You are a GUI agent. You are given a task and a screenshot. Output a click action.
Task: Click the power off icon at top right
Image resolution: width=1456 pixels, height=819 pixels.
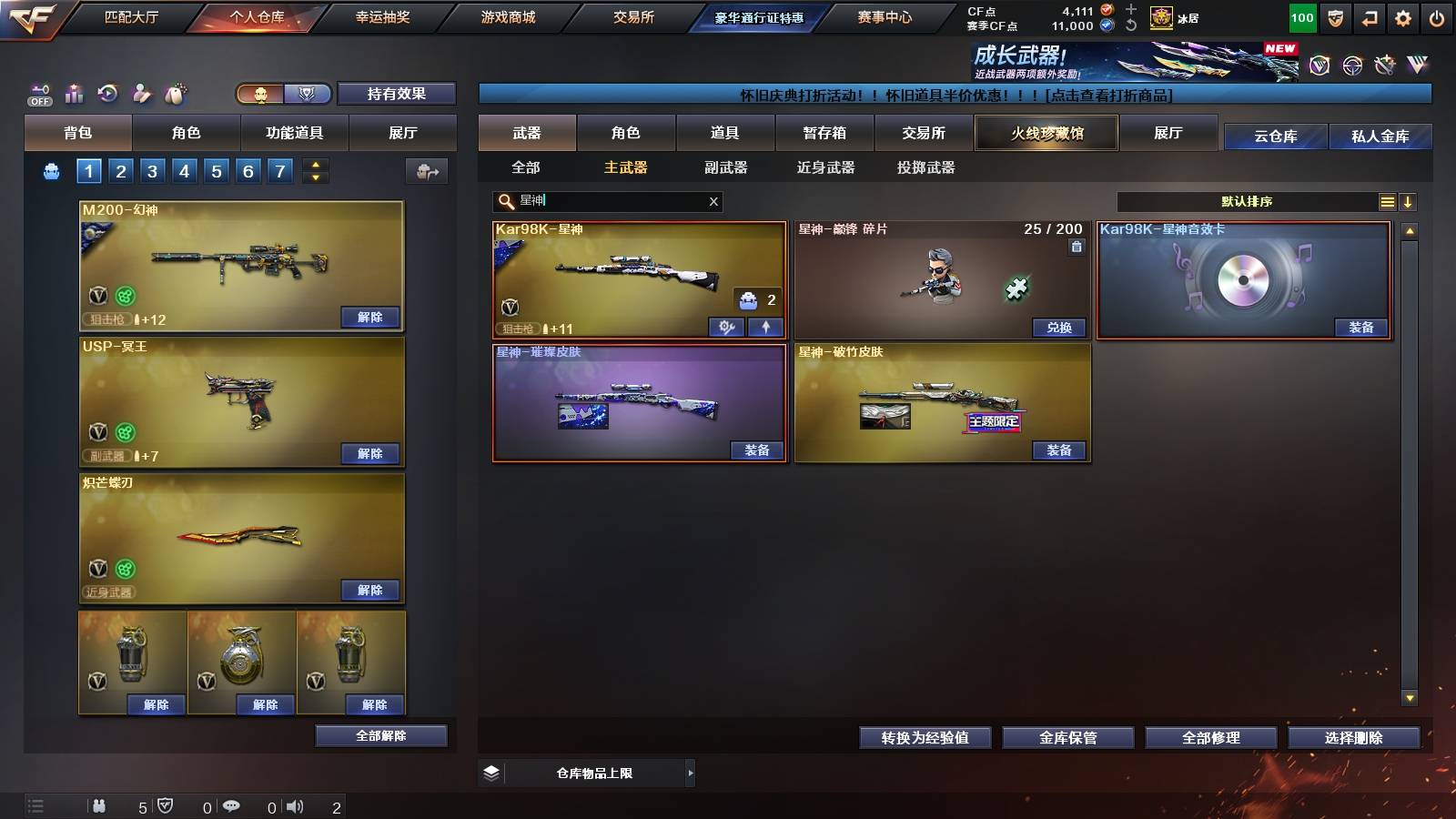pos(1436,16)
